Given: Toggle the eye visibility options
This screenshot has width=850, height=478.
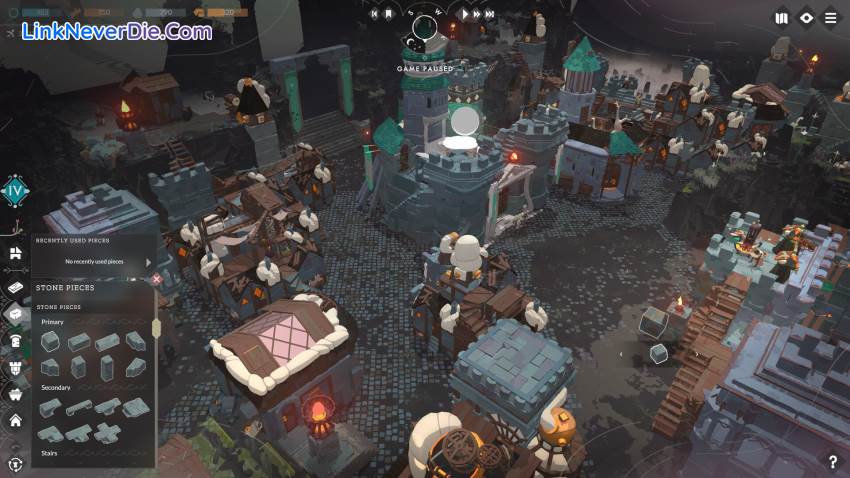Looking at the screenshot, I should (807, 18).
